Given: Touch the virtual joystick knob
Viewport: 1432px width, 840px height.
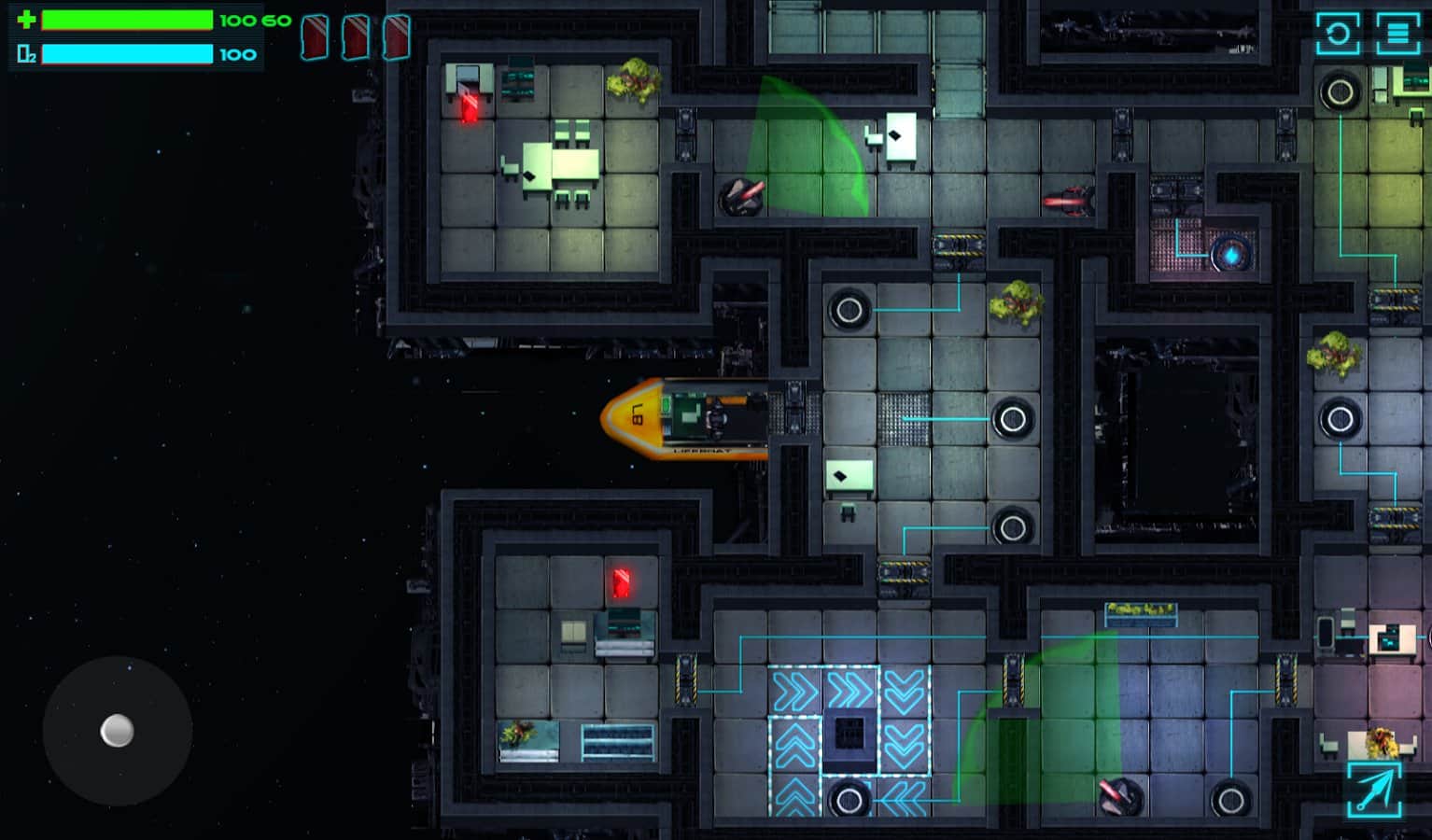Looking at the screenshot, I should 117,731.
